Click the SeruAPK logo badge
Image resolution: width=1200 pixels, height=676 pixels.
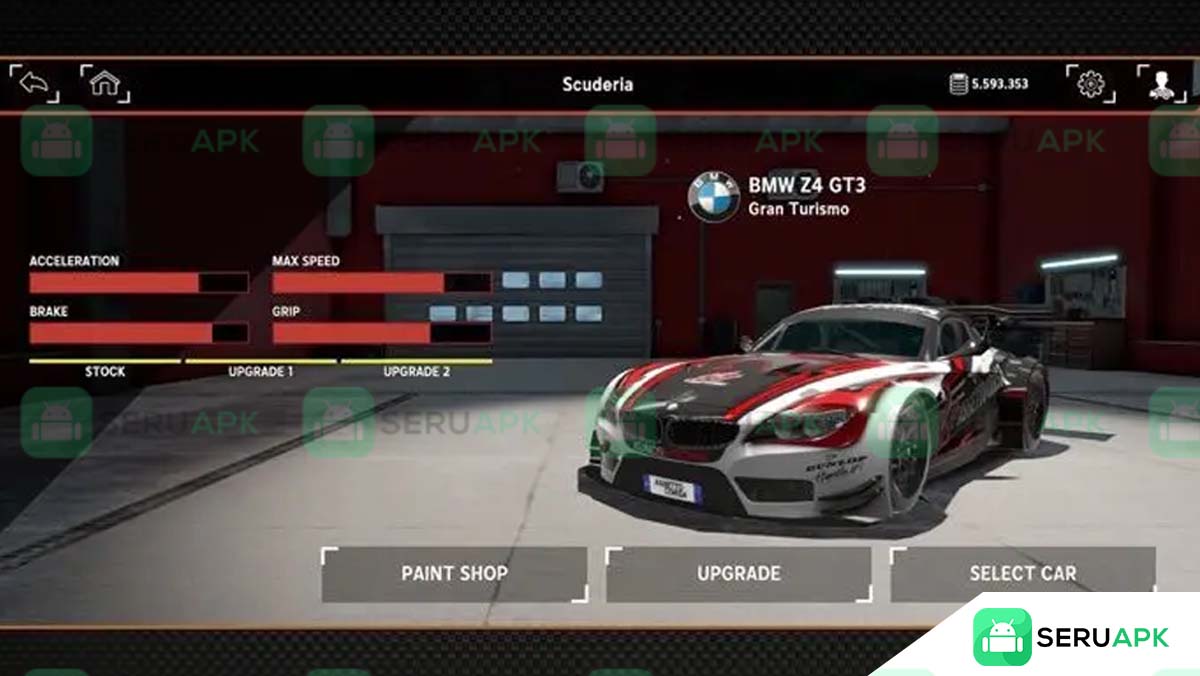pyautogui.click(x=1070, y=637)
